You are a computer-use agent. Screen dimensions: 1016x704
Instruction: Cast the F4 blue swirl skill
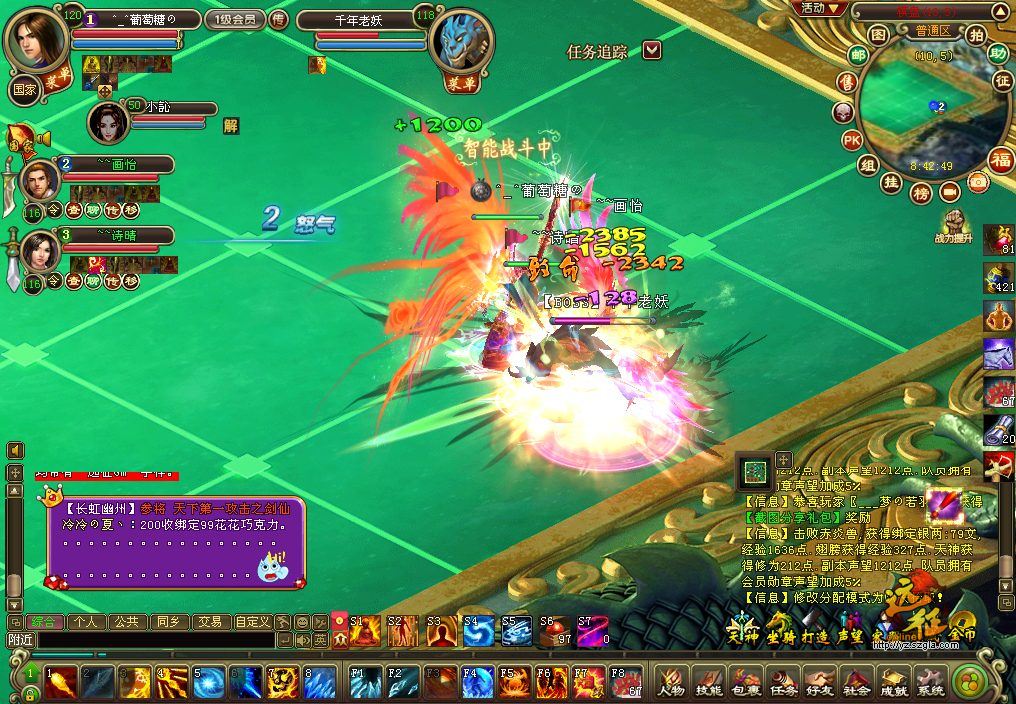click(x=476, y=683)
